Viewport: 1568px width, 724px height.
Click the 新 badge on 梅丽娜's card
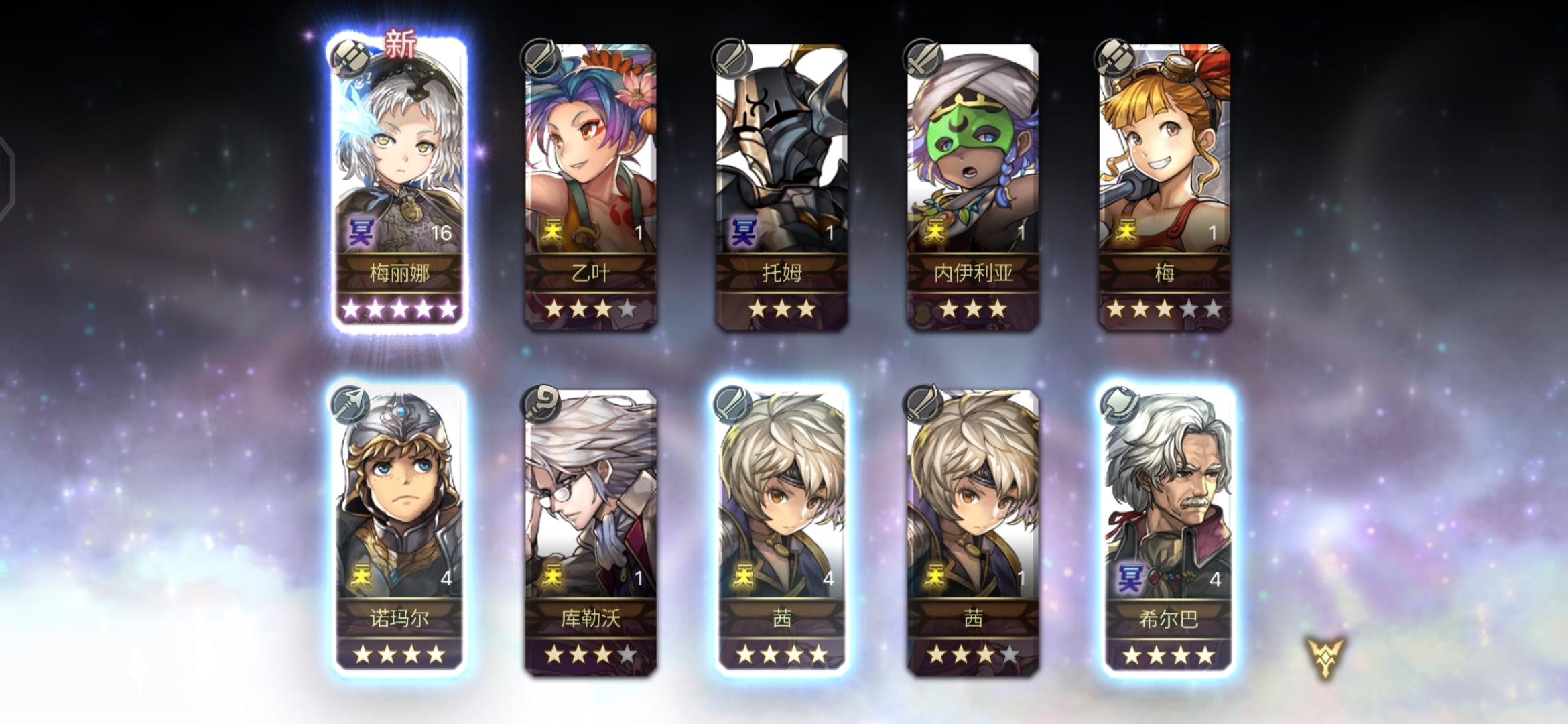(x=400, y=42)
